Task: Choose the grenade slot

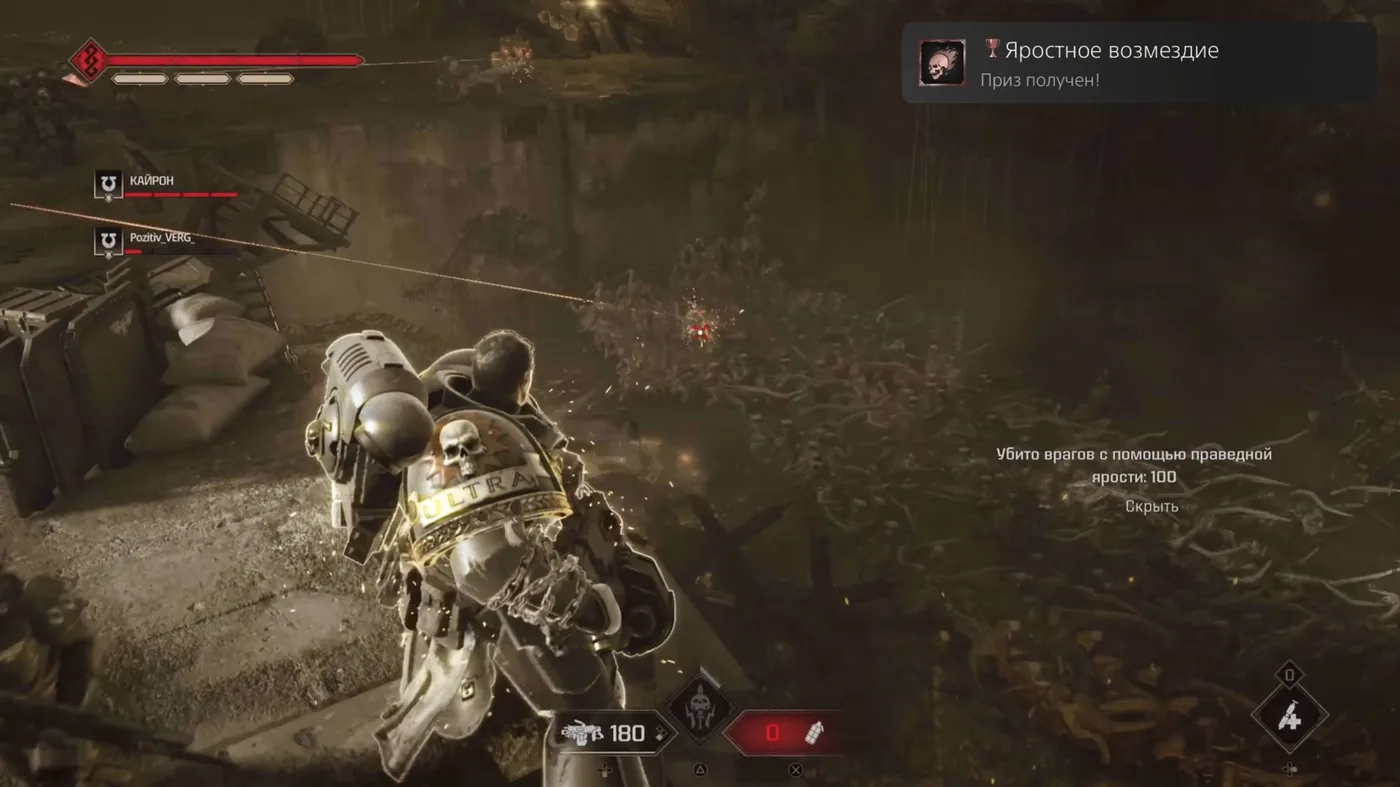Action: coord(786,733)
